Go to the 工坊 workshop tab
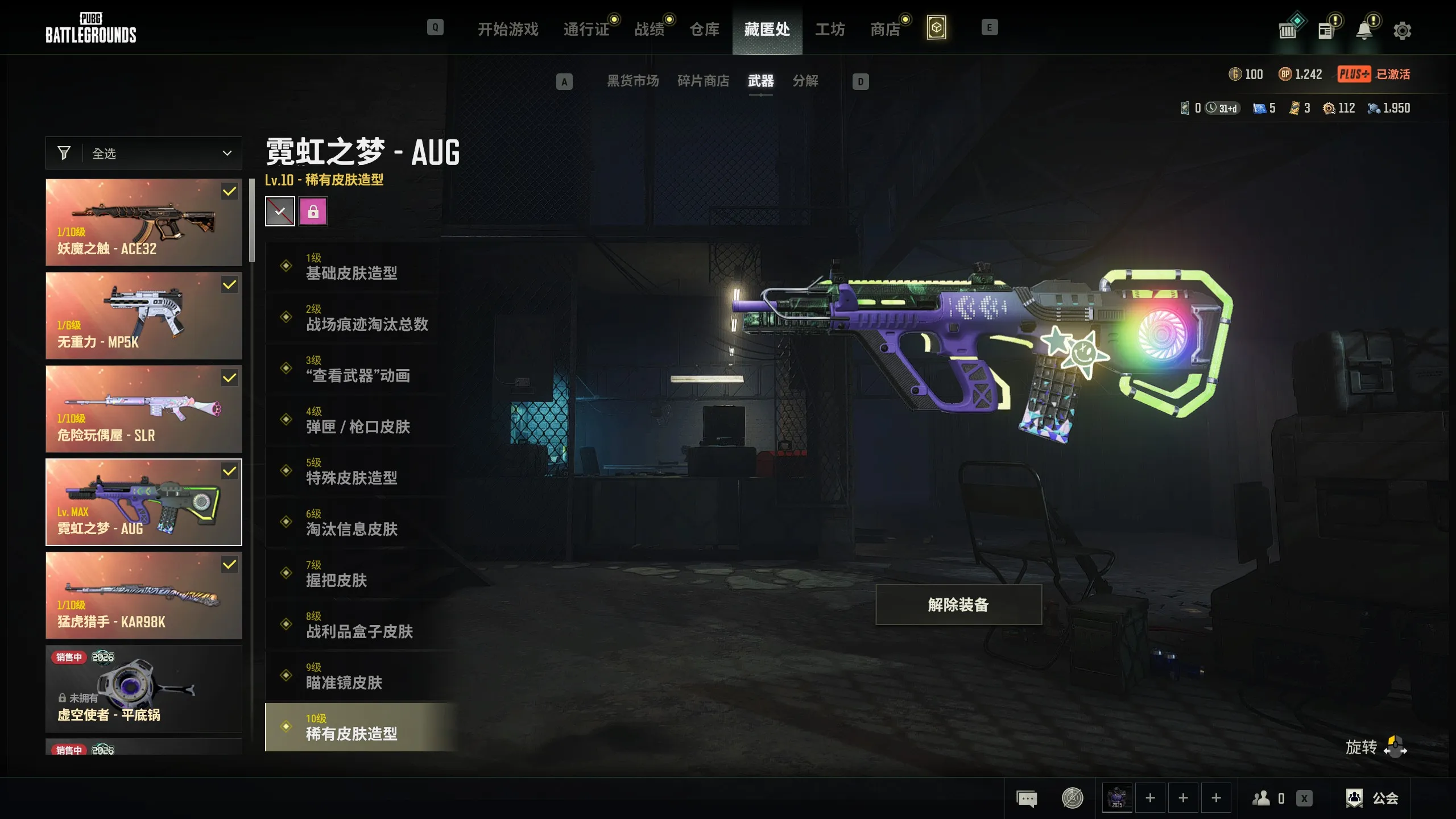This screenshot has height=819, width=1456. coord(830,29)
